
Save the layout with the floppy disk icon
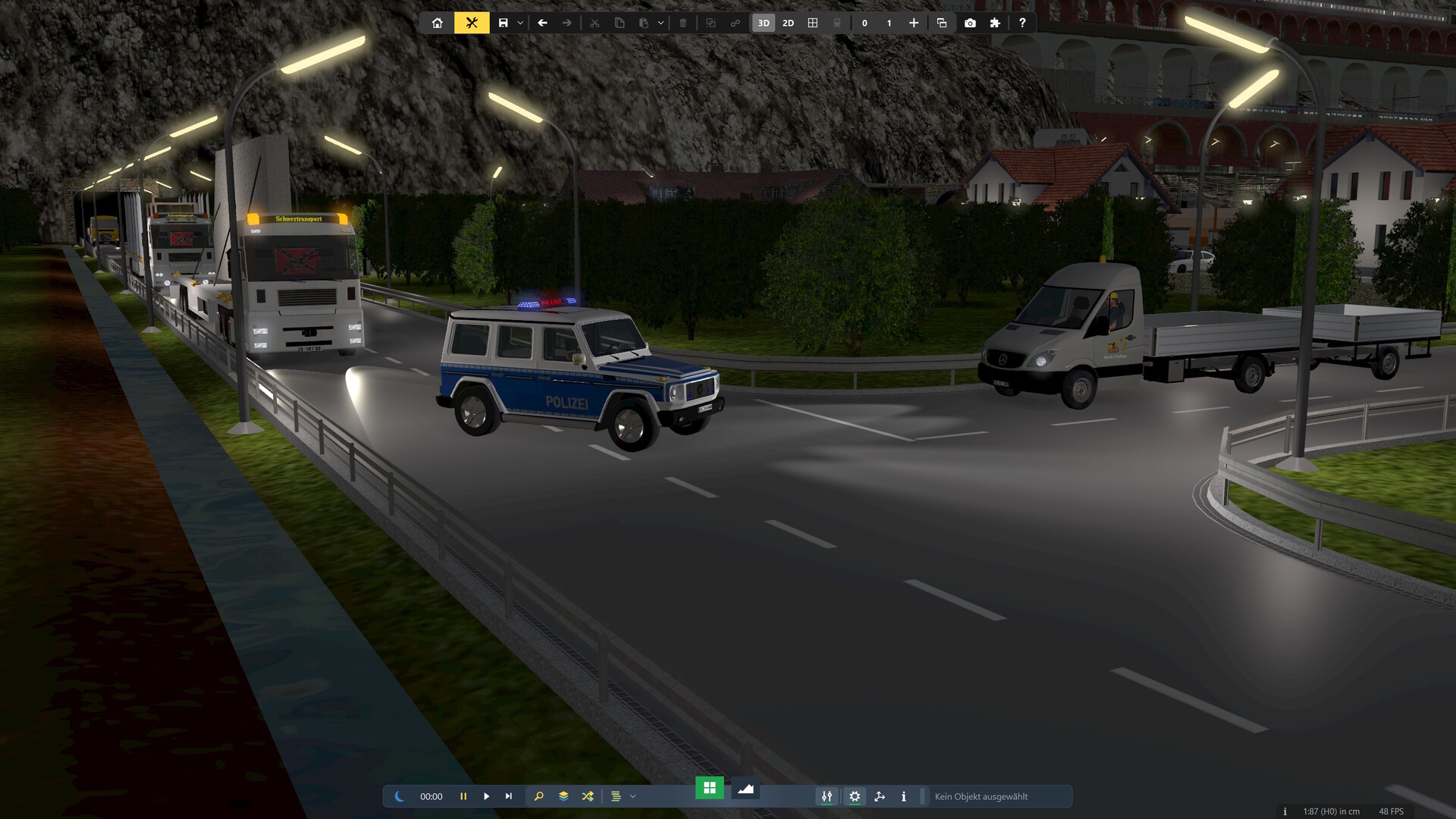click(x=503, y=23)
